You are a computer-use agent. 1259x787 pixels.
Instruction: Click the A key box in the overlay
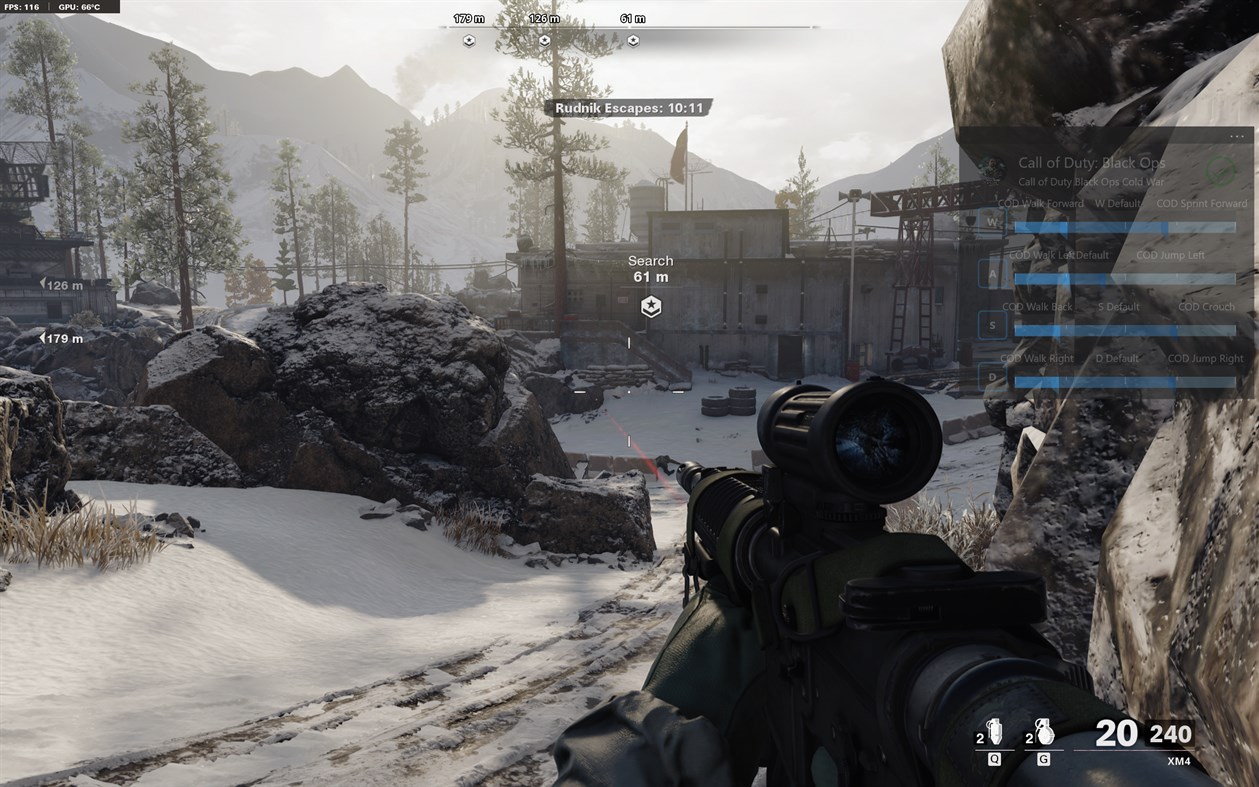[x=992, y=272]
